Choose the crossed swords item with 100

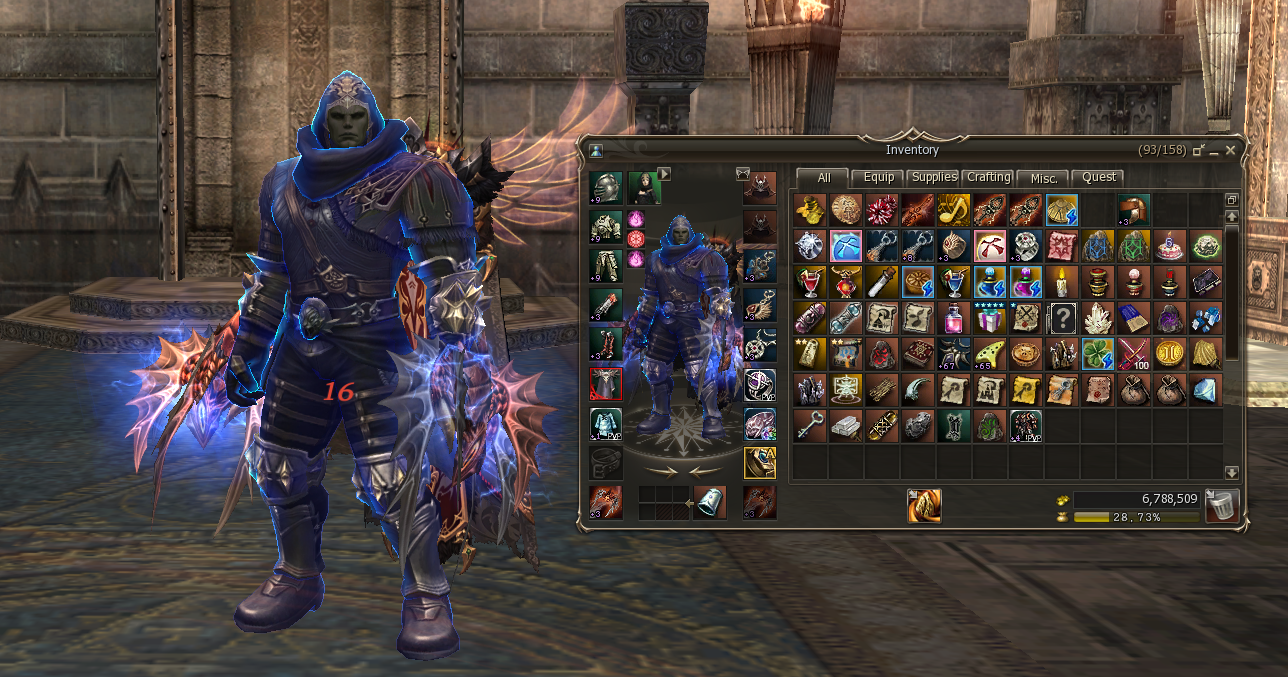click(1133, 354)
